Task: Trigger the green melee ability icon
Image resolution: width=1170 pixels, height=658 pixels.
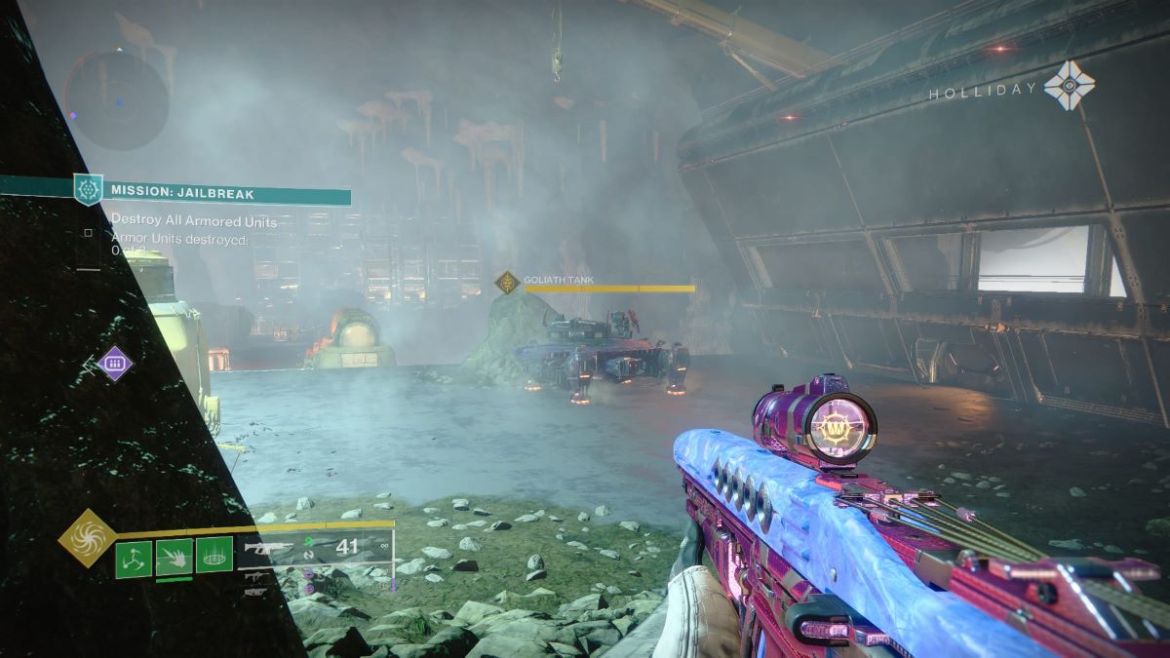Action: tap(174, 557)
